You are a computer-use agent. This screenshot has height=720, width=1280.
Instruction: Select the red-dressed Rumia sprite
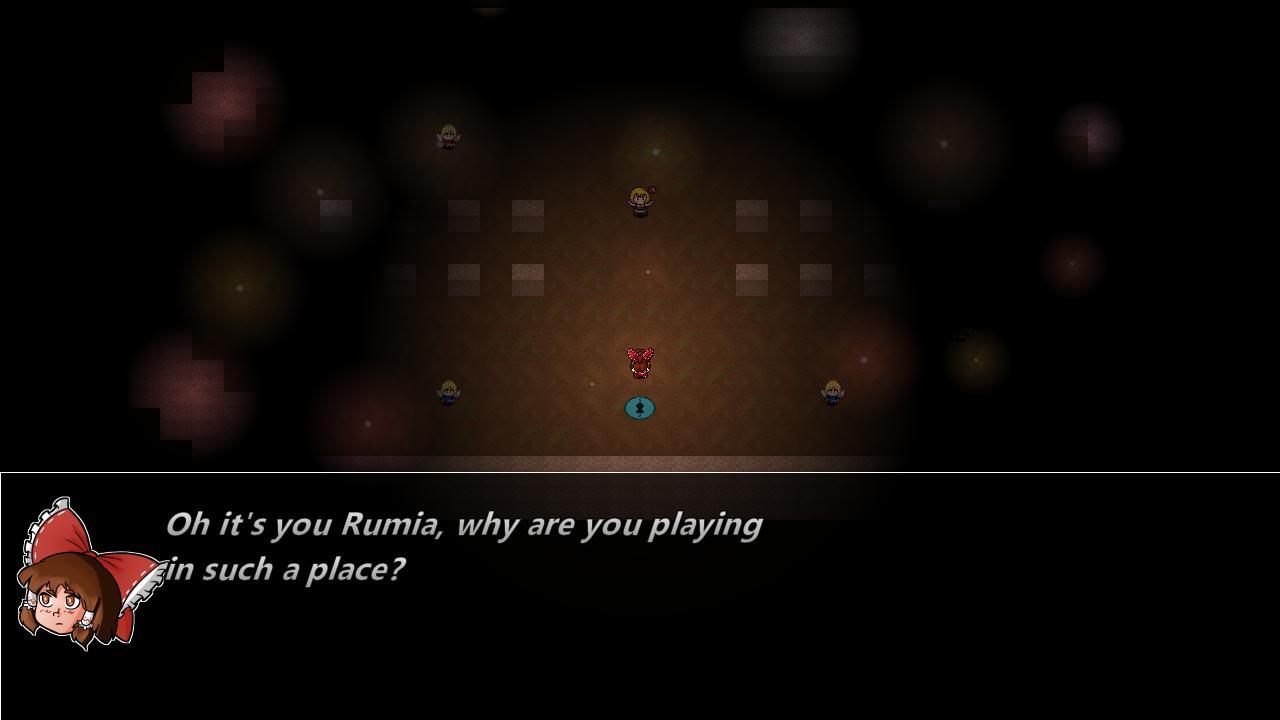pos(640,360)
